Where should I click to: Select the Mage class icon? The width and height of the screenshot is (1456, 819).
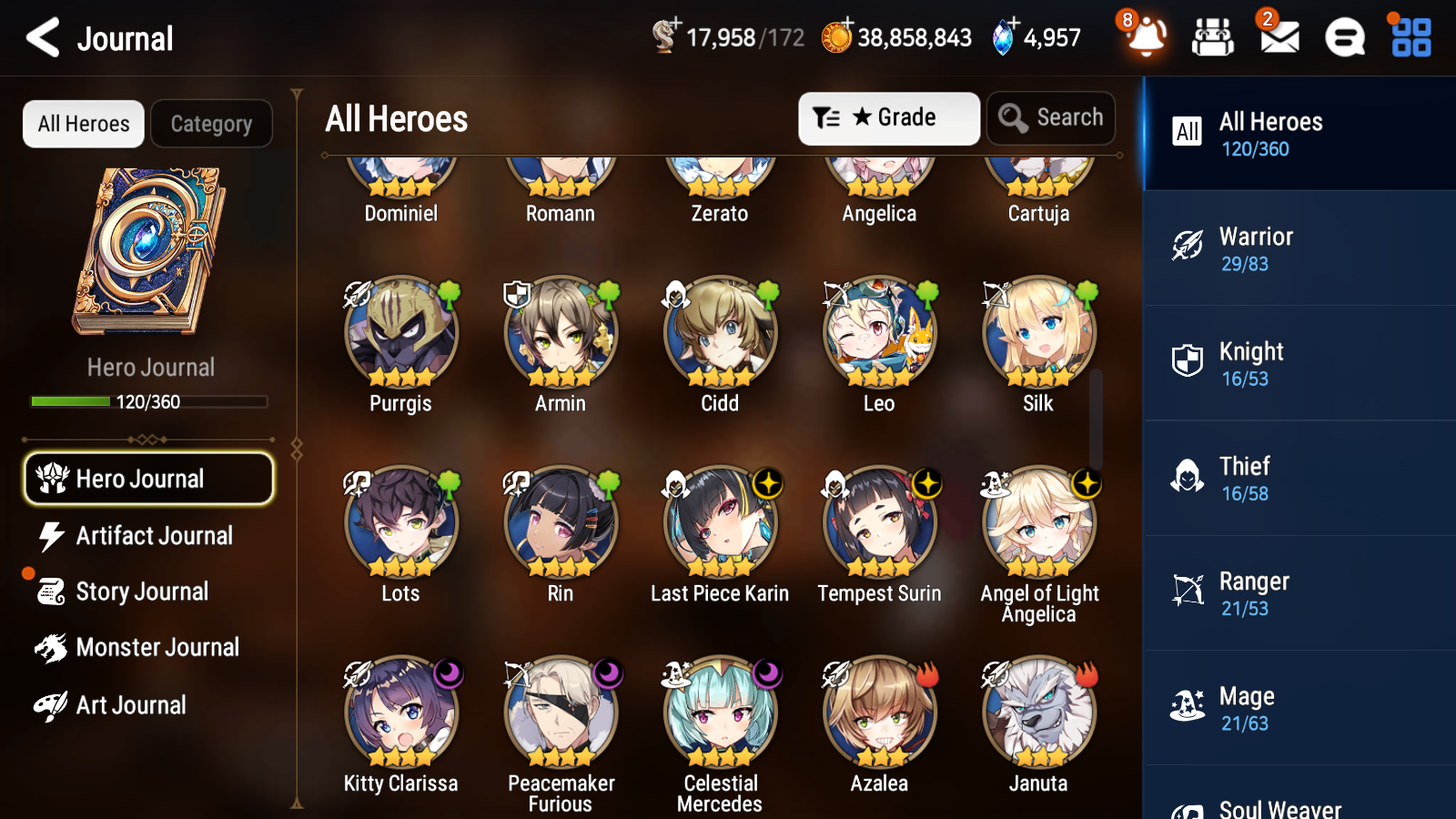pyautogui.click(x=1188, y=707)
